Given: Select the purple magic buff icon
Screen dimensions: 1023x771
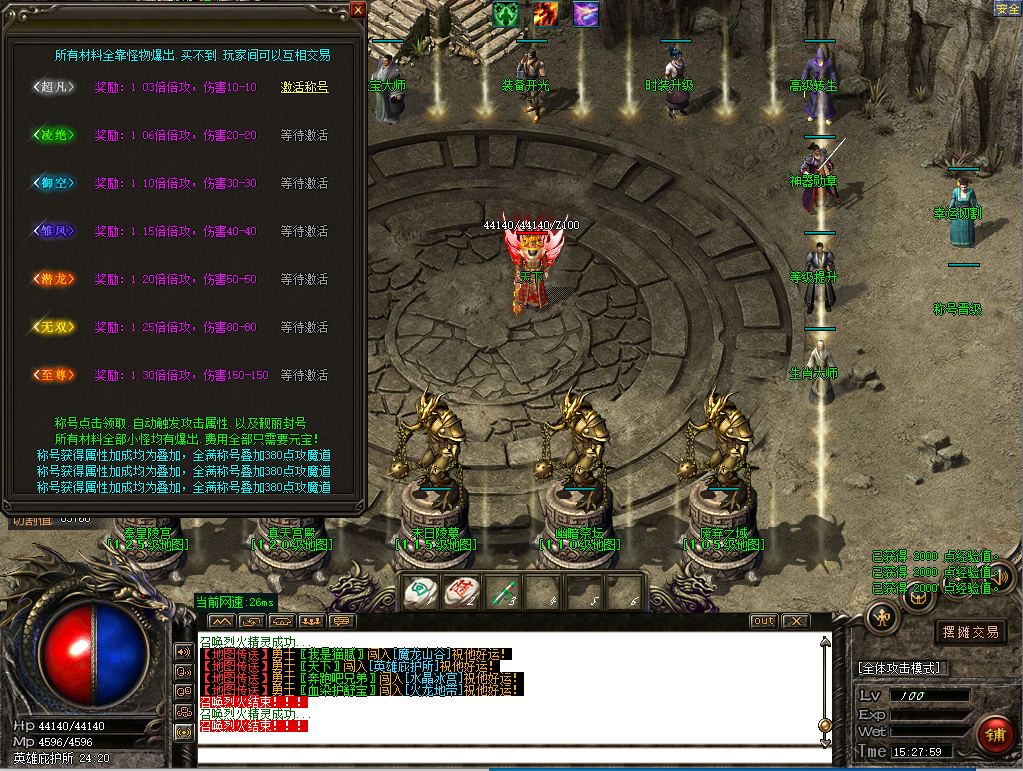Looking at the screenshot, I should (x=585, y=14).
